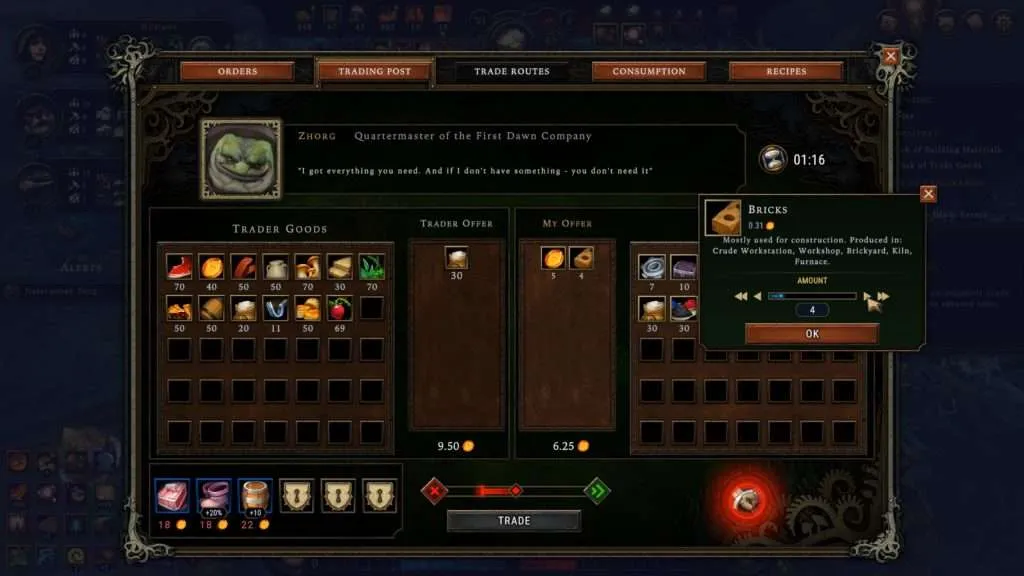Image resolution: width=1024 pixels, height=576 pixels.
Task: Pick the green herbs from Trader Goods
Action: (x=371, y=266)
